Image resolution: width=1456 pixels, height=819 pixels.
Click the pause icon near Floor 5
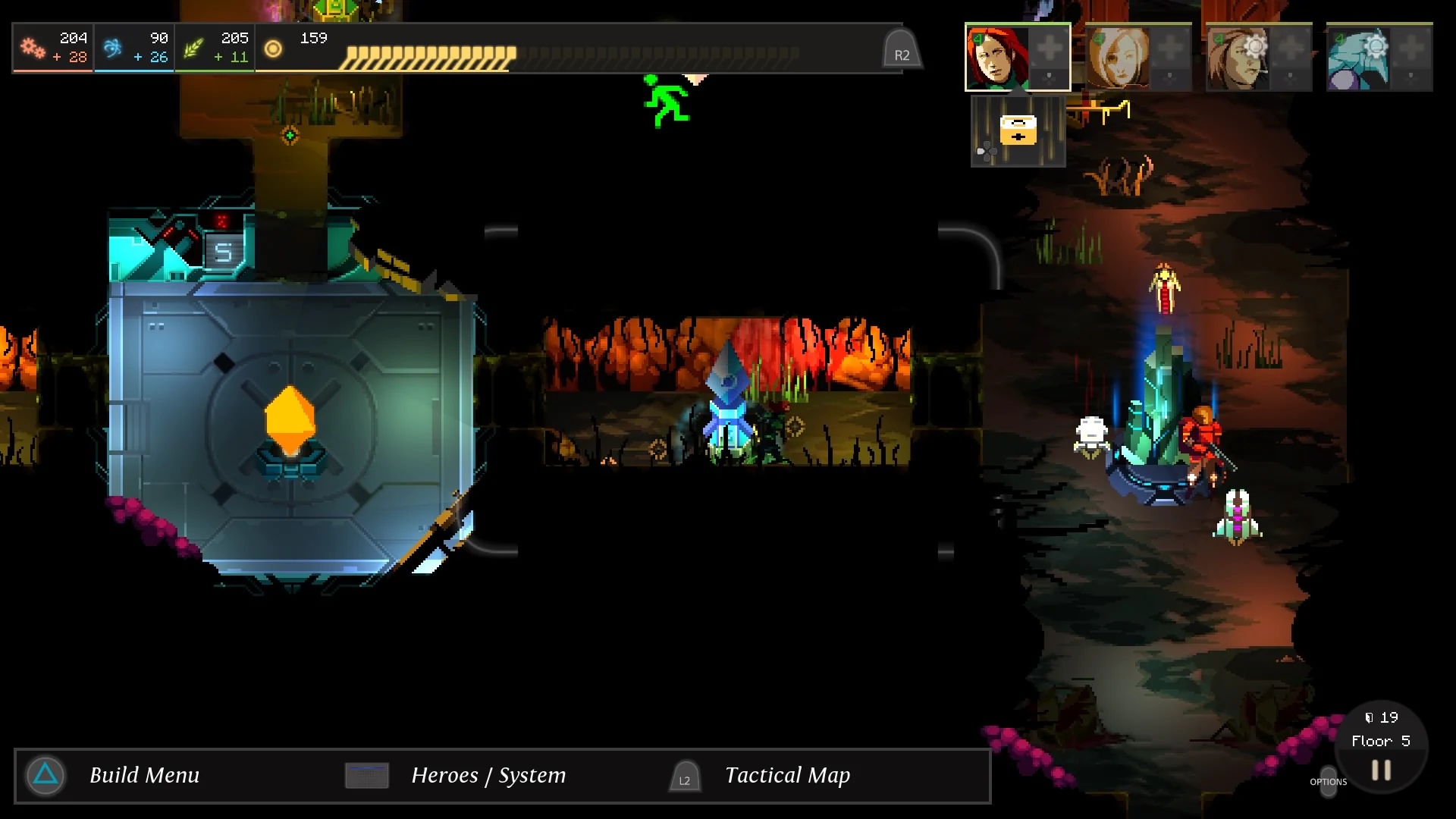pyautogui.click(x=1379, y=770)
